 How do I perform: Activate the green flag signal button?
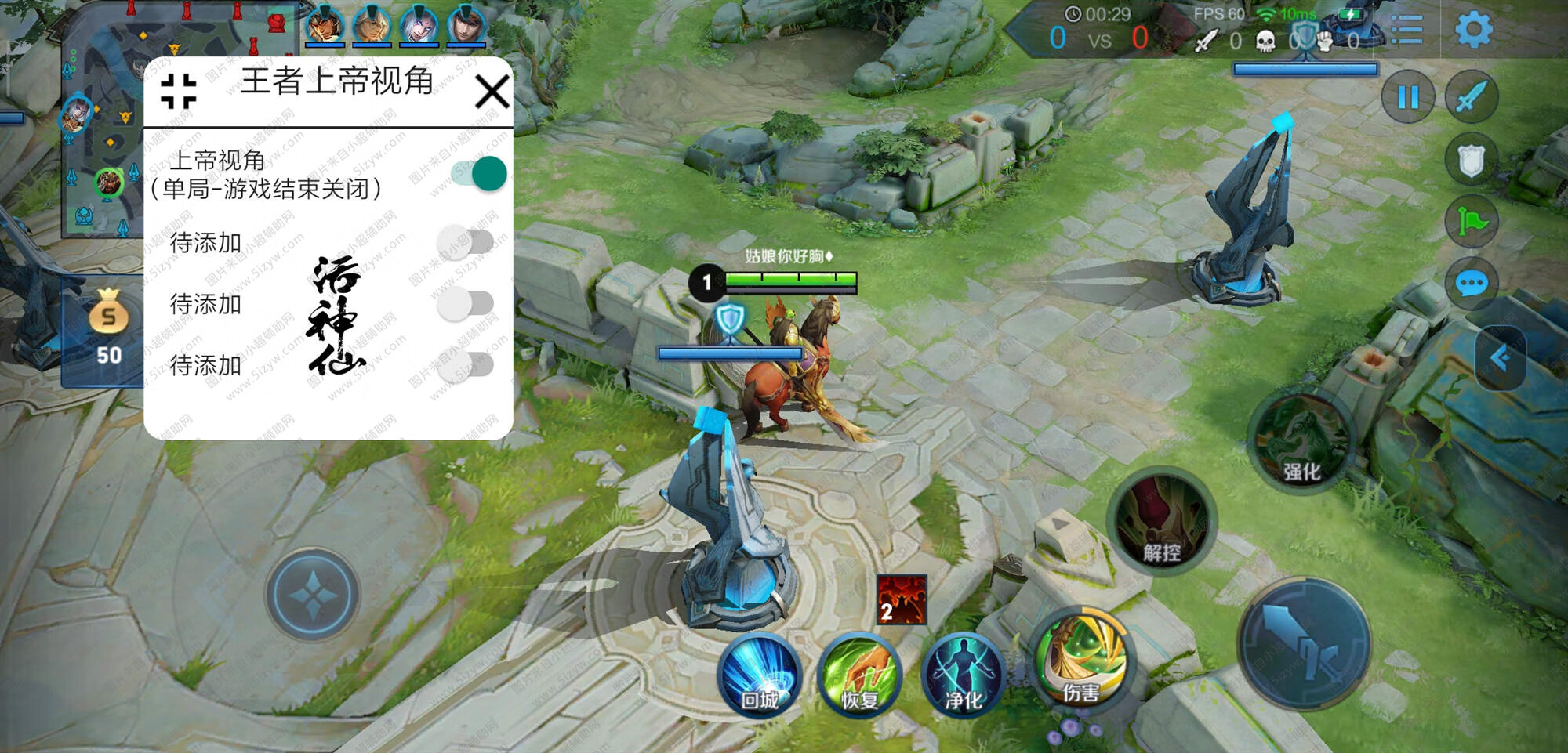[1471, 222]
